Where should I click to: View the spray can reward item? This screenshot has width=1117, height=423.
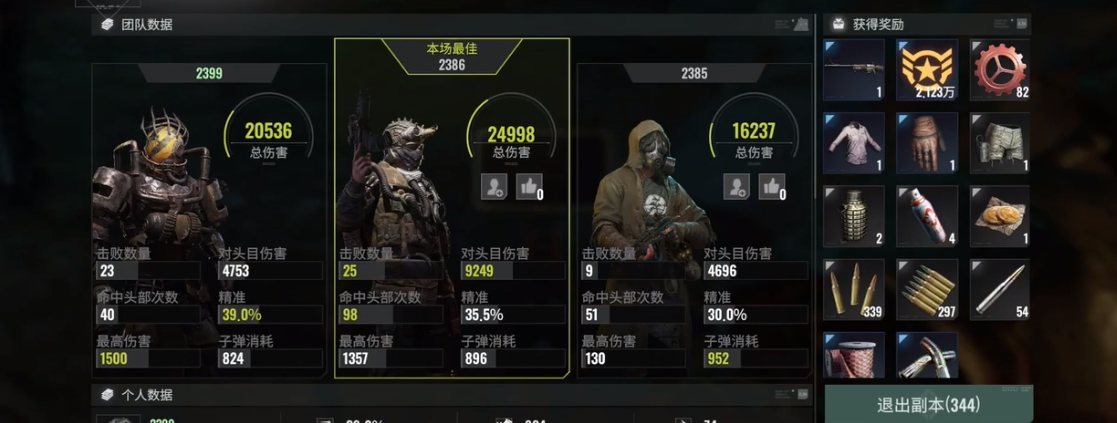pyautogui.click(x=927, y=216)
